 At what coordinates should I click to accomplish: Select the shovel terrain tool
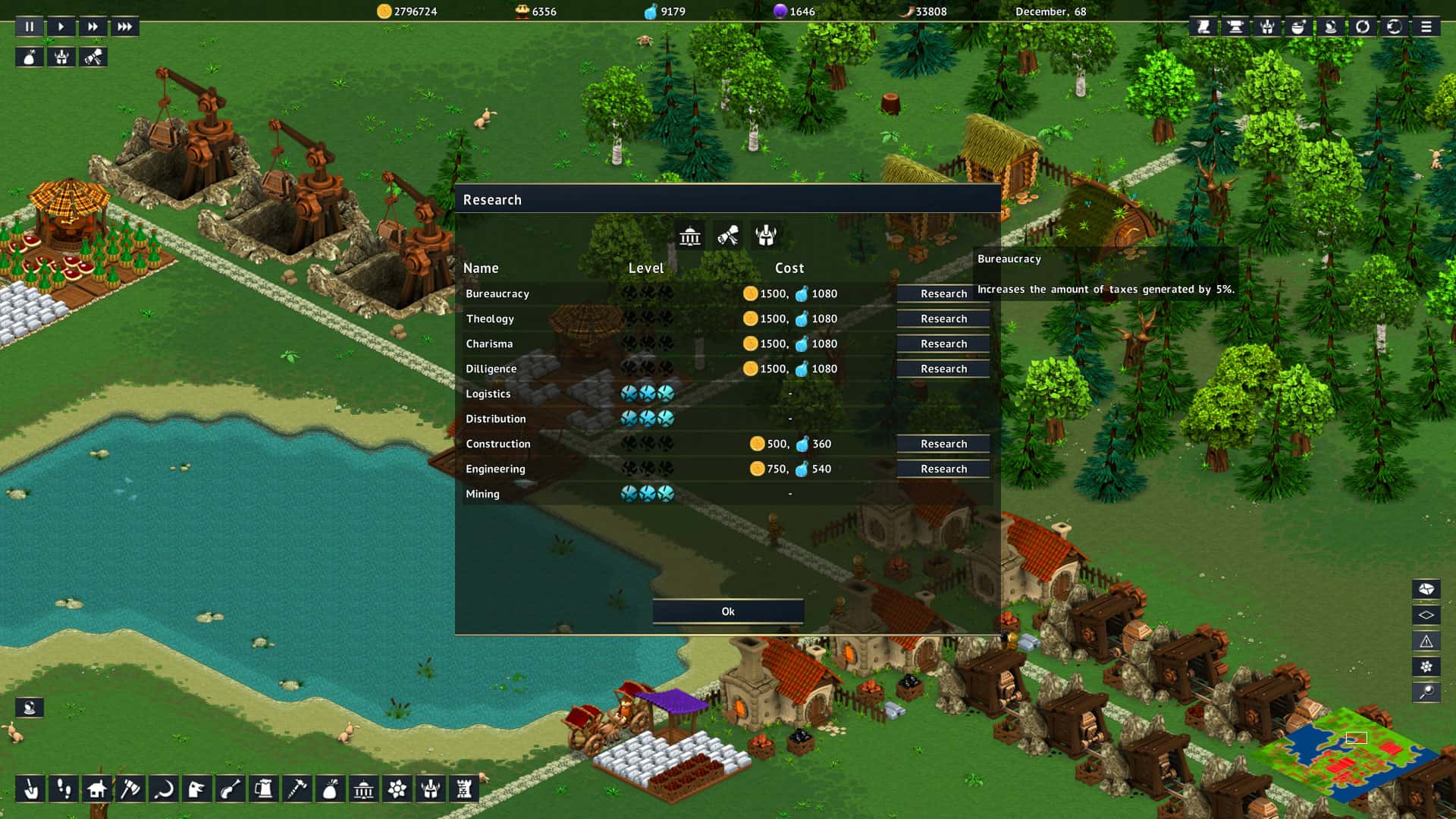30,789
